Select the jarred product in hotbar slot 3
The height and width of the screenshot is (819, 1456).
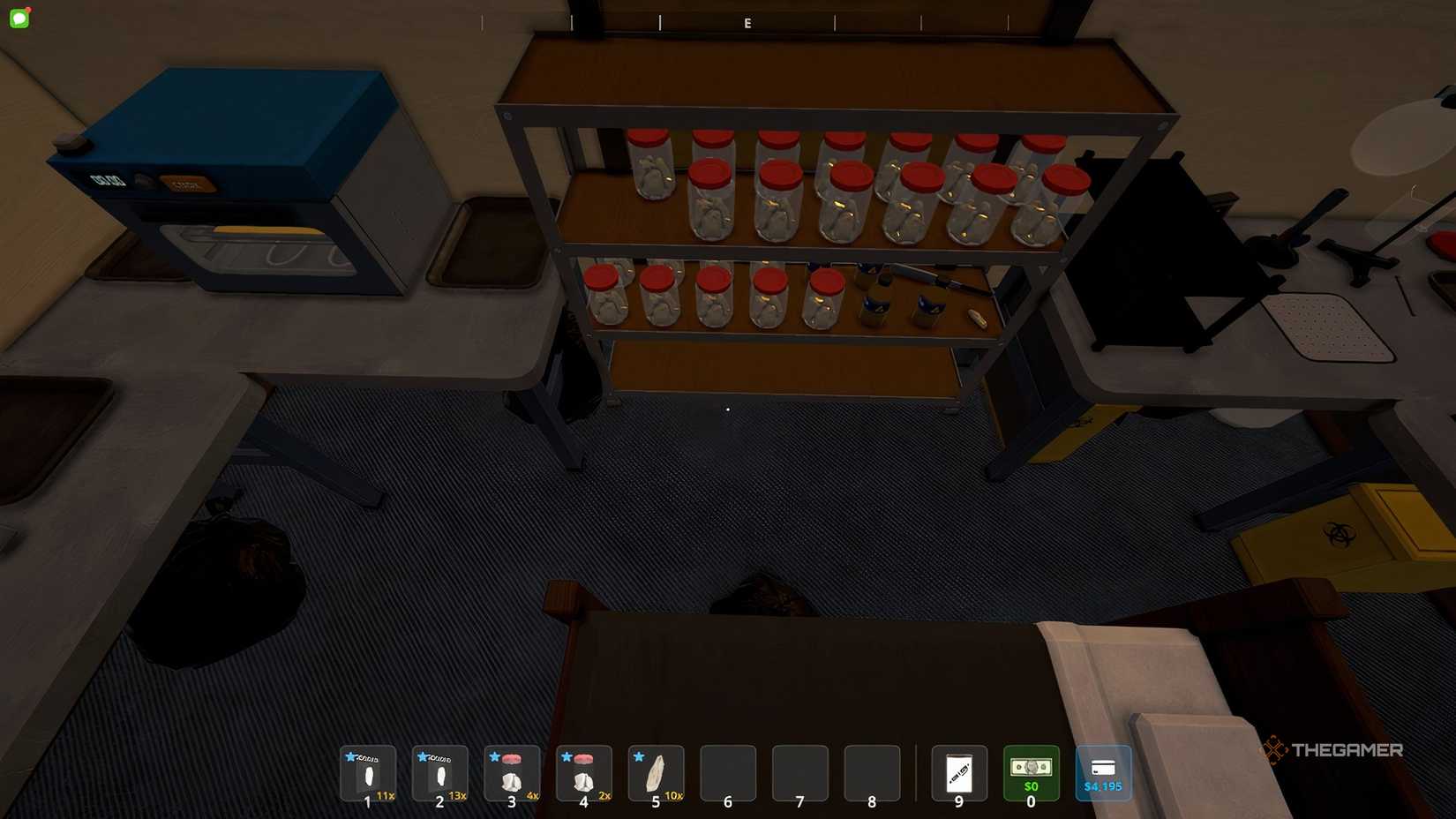click(x=513, y=775)
